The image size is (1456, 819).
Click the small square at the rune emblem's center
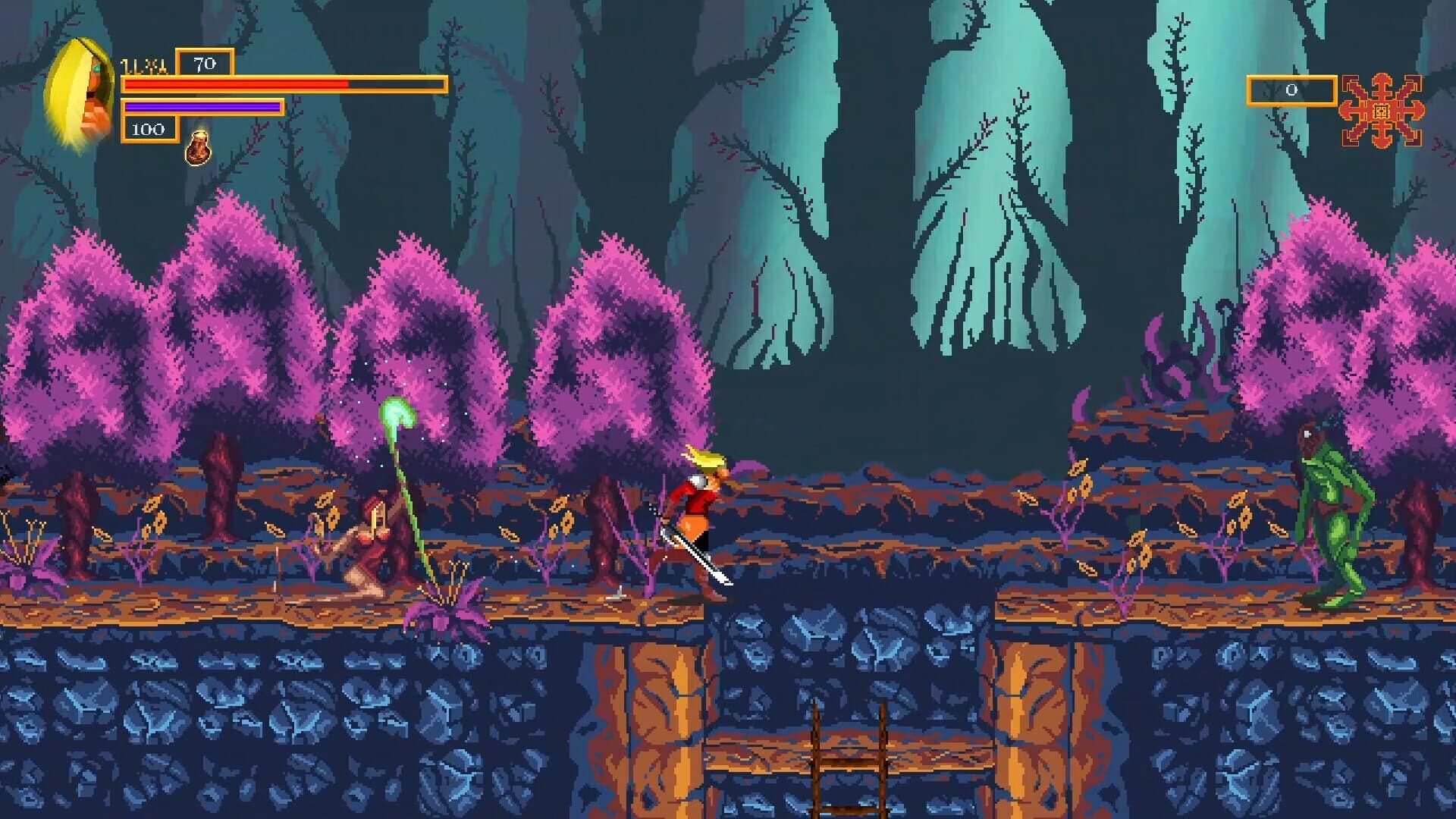click(1382, 110)
